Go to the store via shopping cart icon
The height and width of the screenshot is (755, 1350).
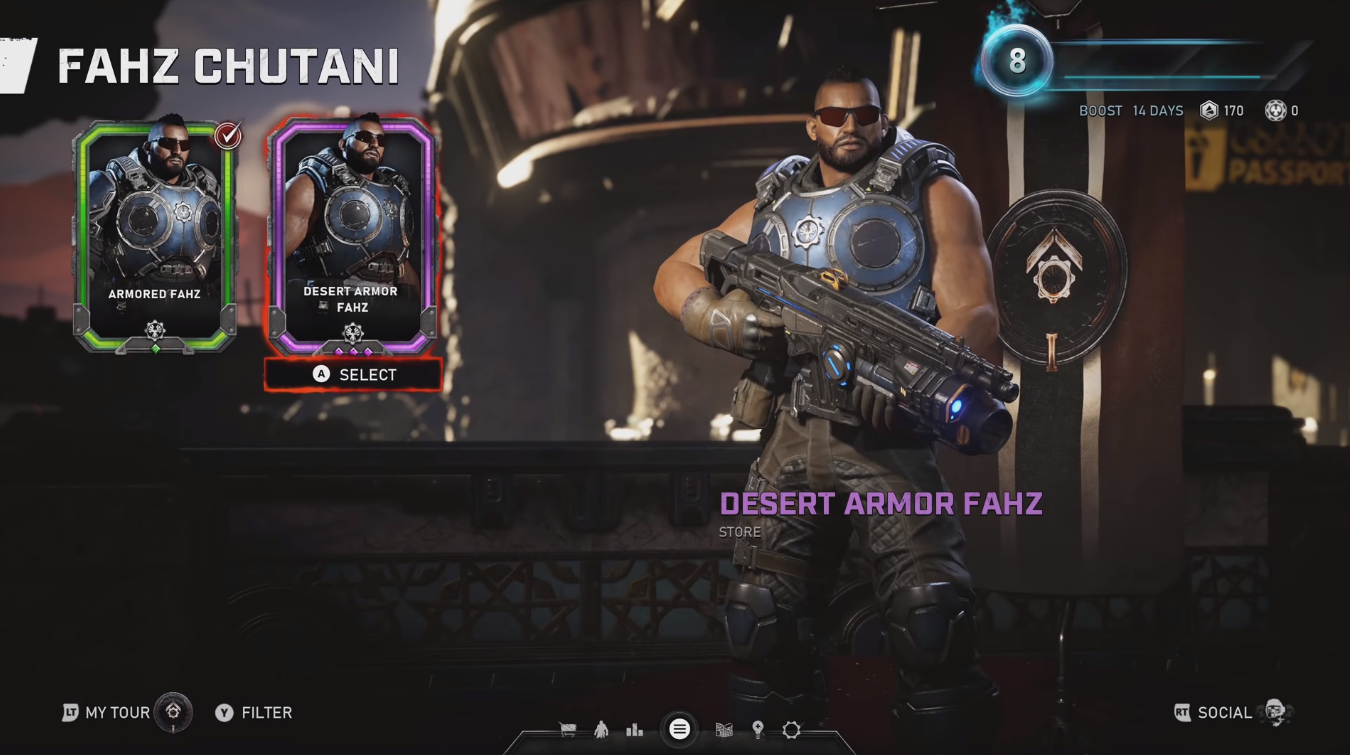tap(568, 730)
